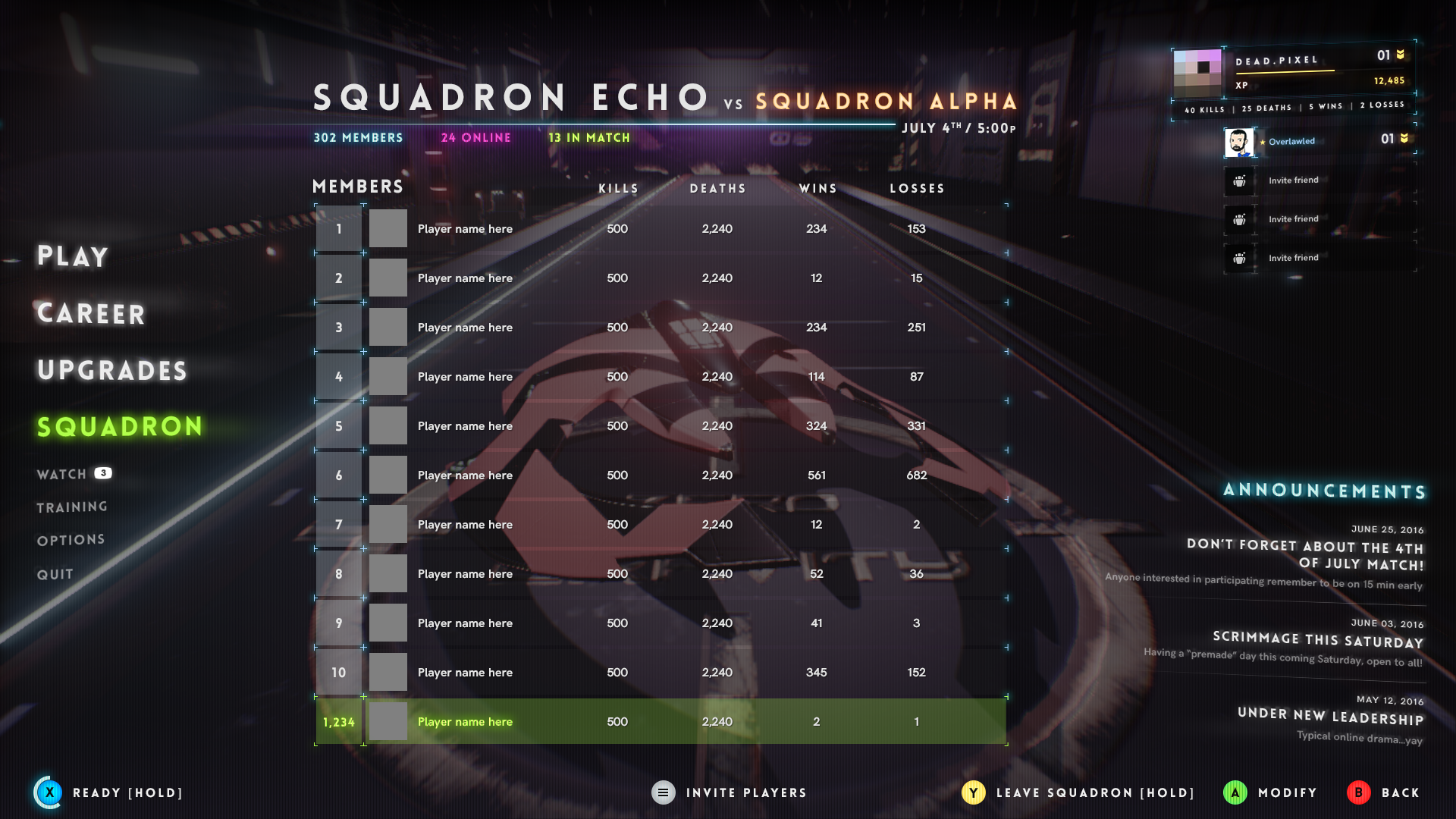
Task: Open the Options menu
Action: (x=71, y=540)
